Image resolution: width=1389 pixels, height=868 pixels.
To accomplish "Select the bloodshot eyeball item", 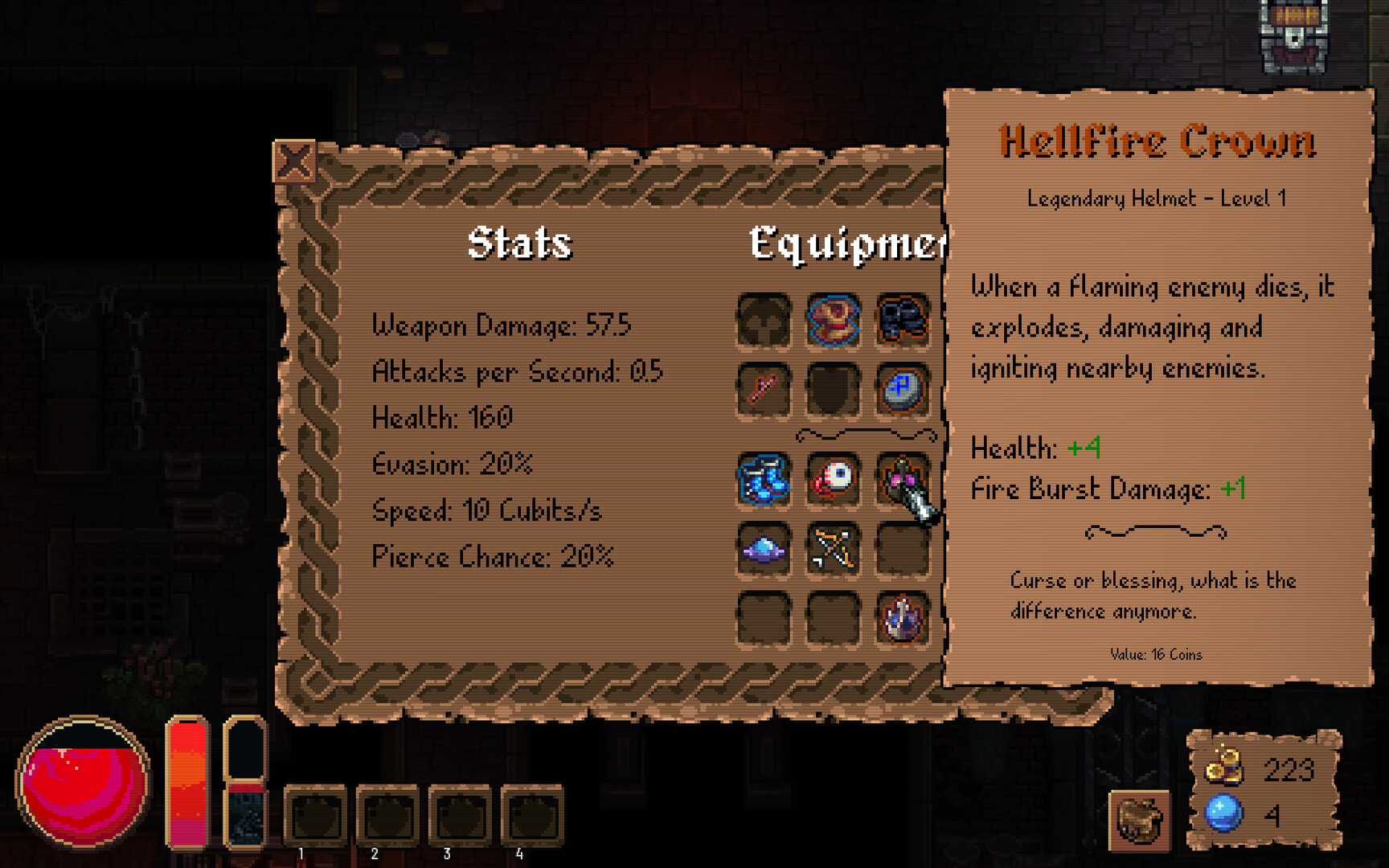I will click(x=833, y=480).
